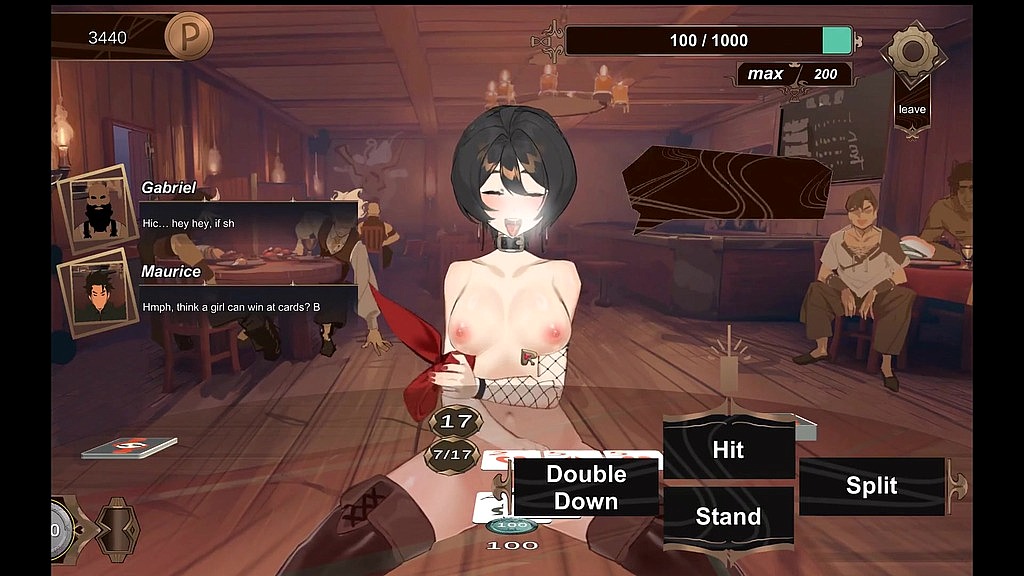This screenshot has width=1024, height=576.
Task: Click the P coin currency icon
Action: [x=189, y=38]
